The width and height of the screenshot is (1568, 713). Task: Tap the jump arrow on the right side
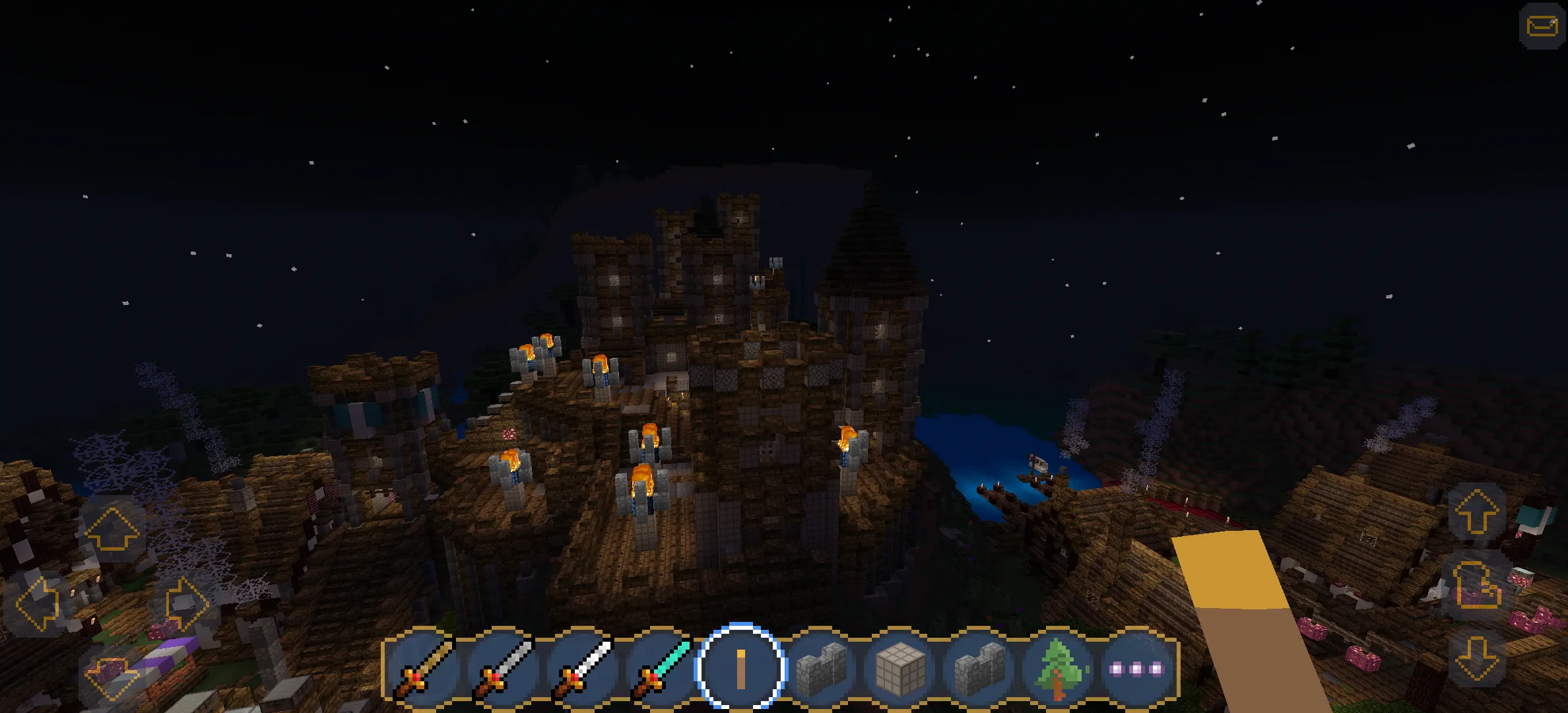(1476, 512)
